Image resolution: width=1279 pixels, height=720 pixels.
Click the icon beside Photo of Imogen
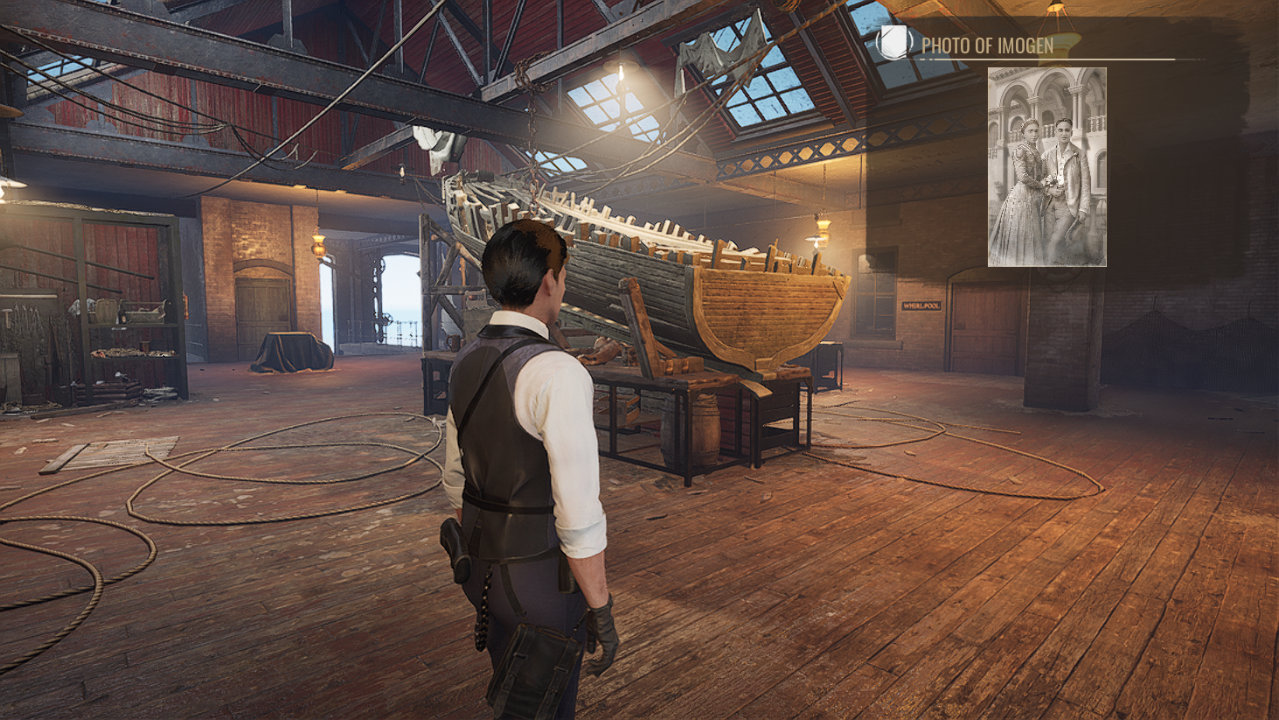(897, 43)
